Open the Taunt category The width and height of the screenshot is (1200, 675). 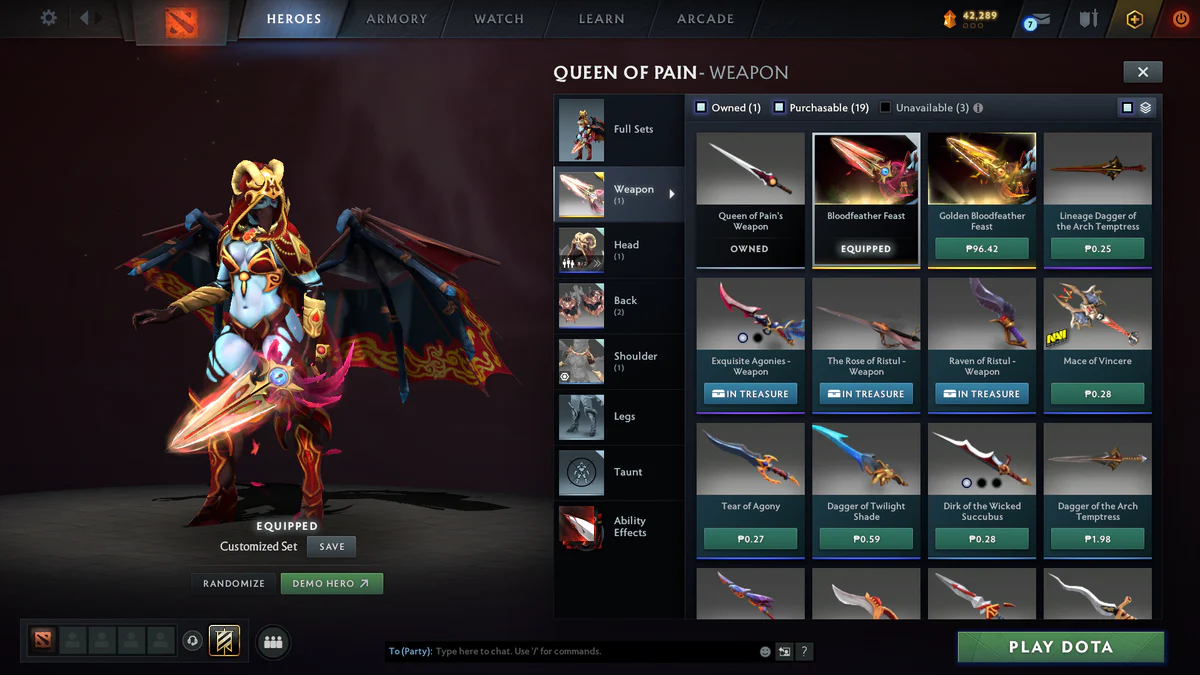(618, 473)
